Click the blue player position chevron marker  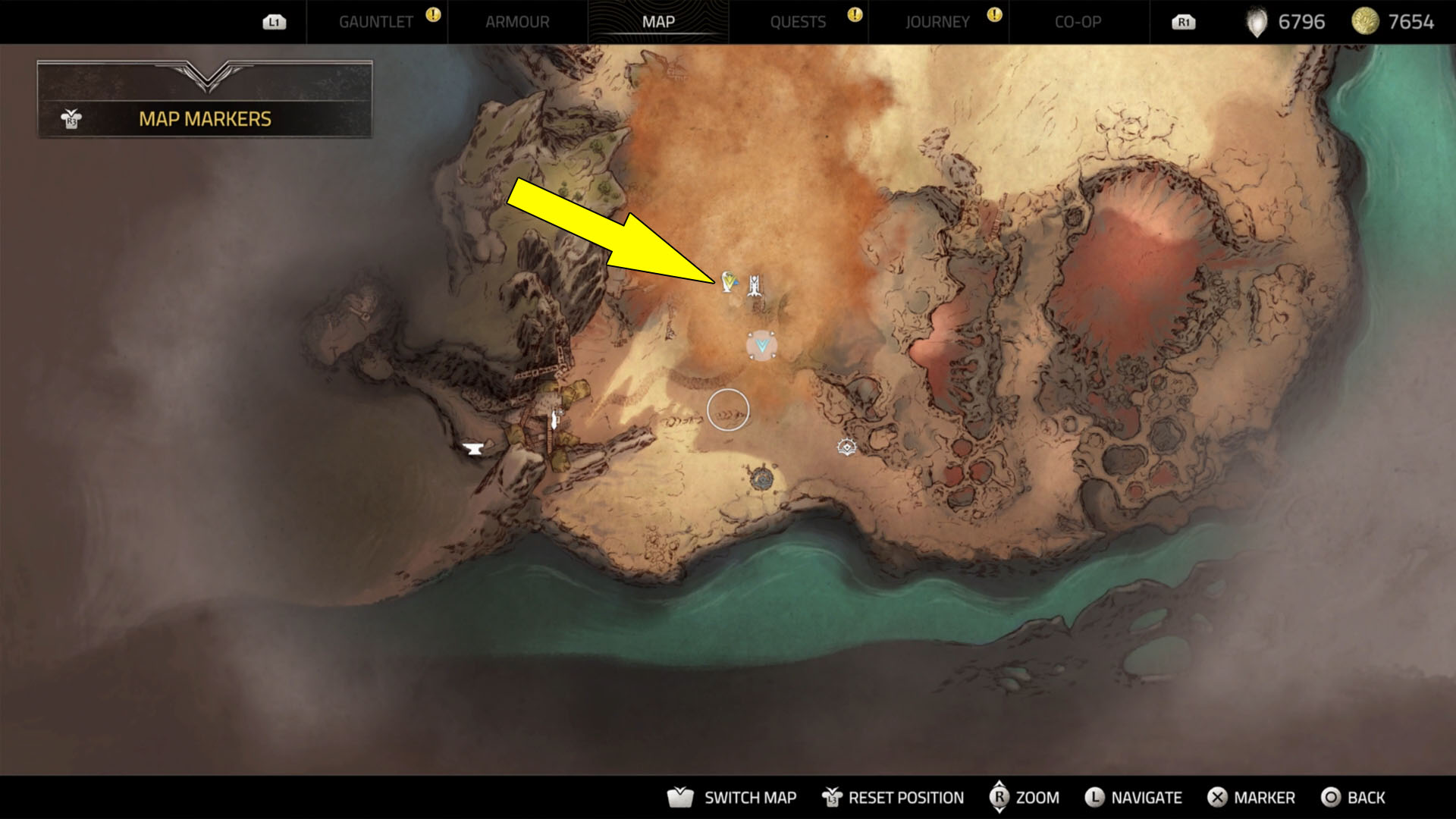tap(761, 346)
